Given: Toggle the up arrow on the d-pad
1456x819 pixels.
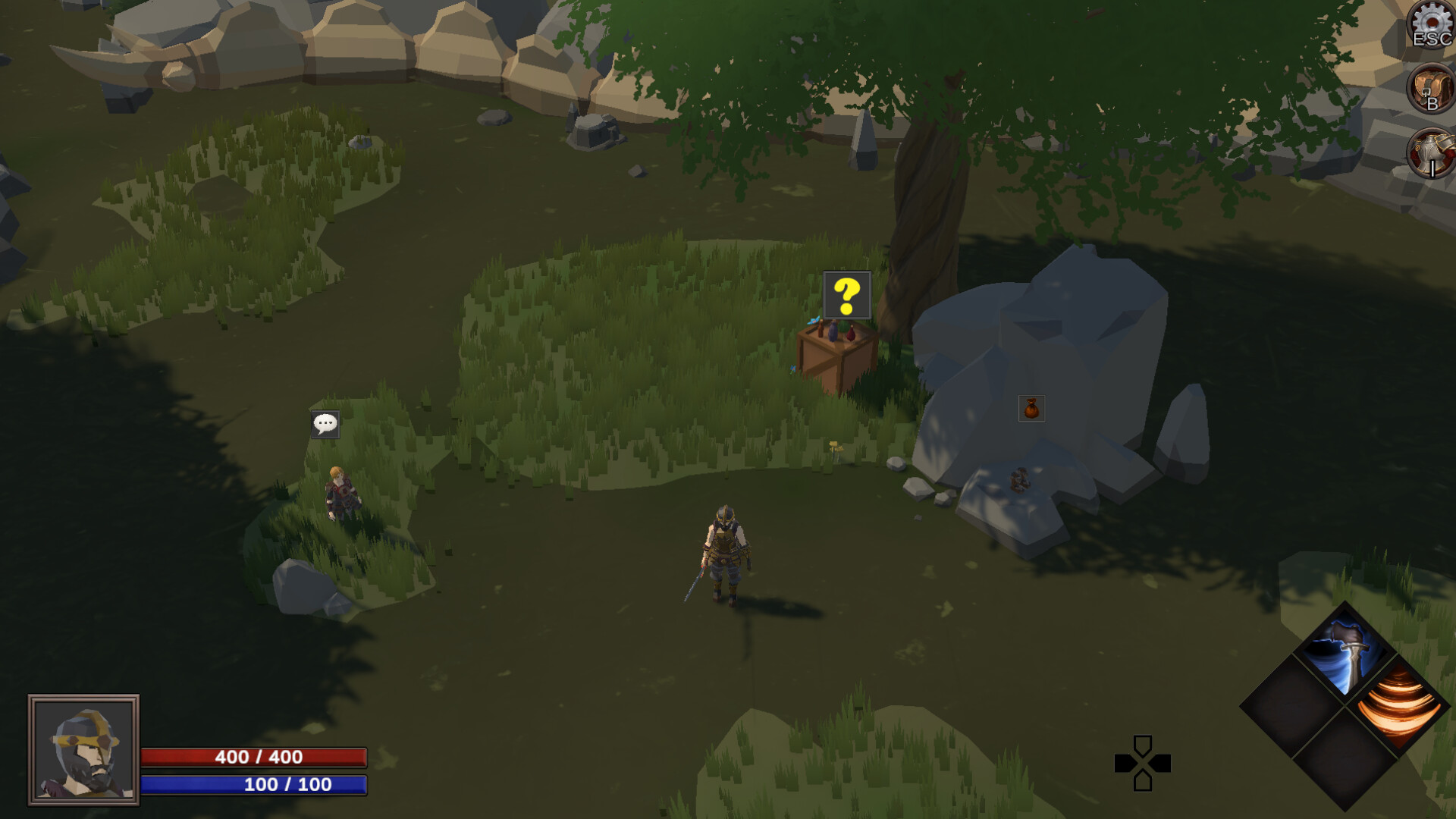Looking at the screenshot, I should 1144,743.
